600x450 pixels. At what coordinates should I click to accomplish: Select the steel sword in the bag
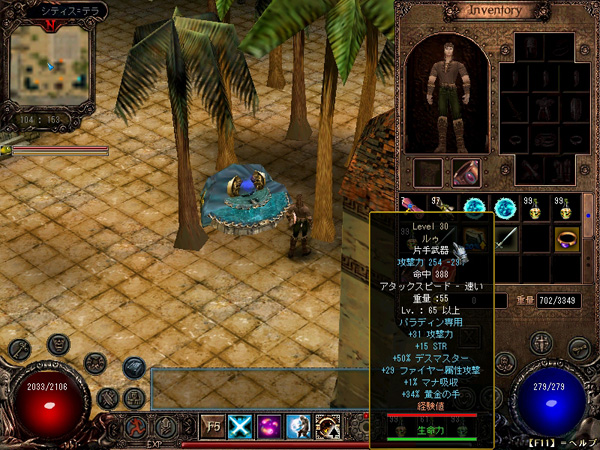(507, 237)
